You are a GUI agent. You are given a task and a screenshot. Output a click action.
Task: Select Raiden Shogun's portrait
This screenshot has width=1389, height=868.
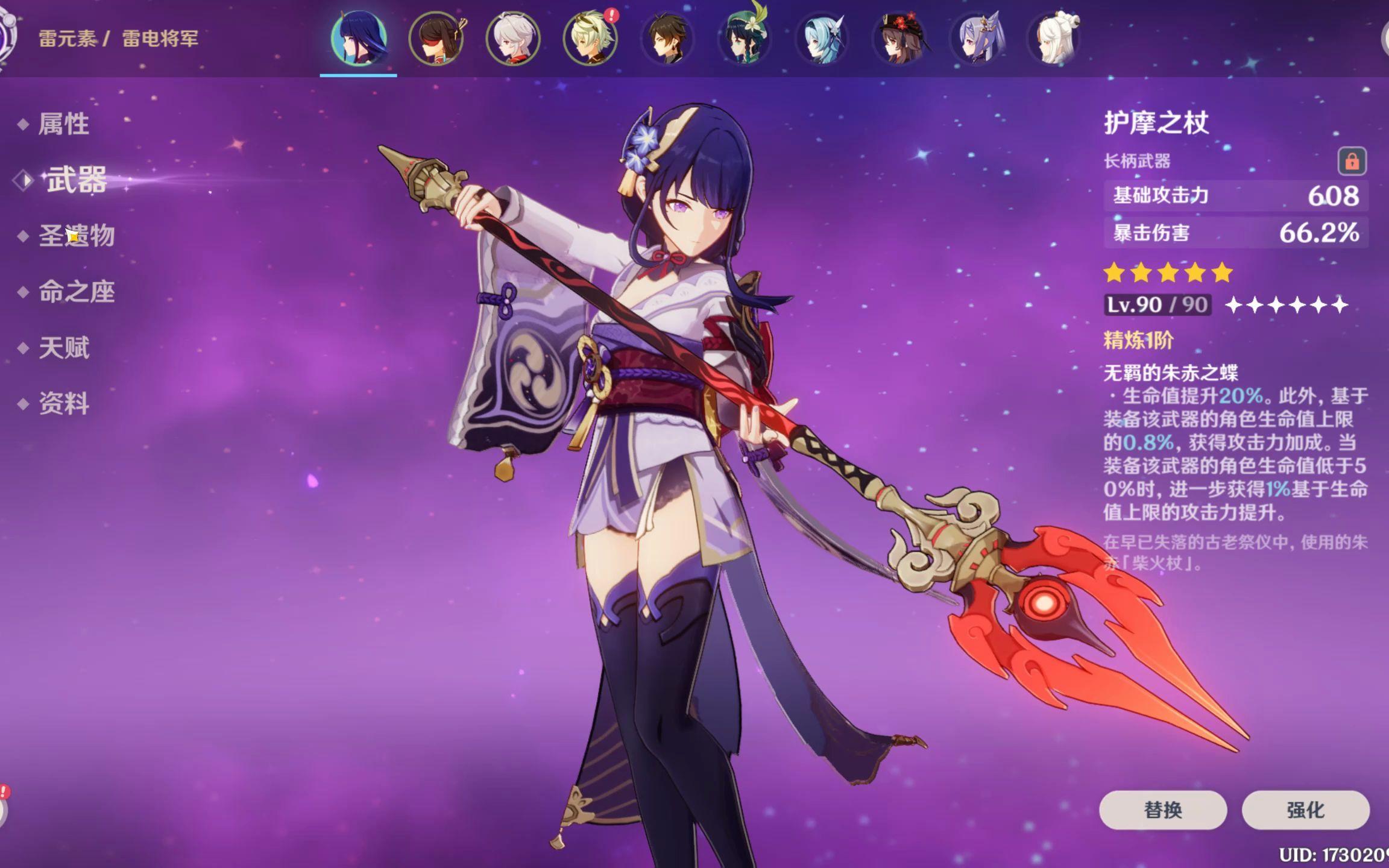point(359,39)
